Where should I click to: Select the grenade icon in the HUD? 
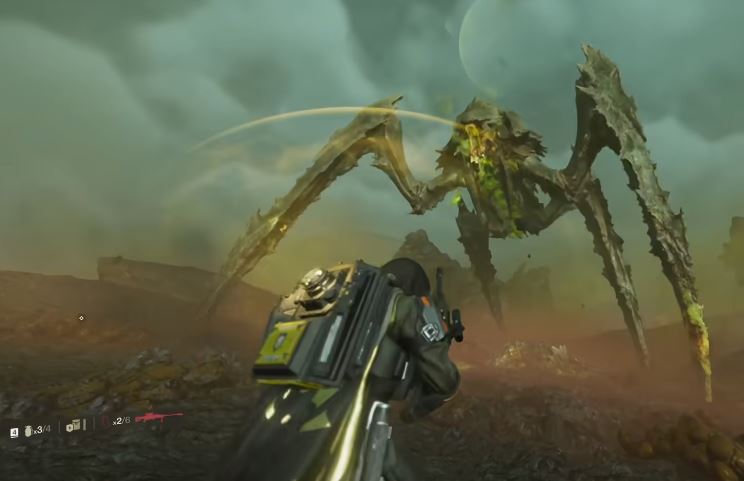click(x=27, y=430)
